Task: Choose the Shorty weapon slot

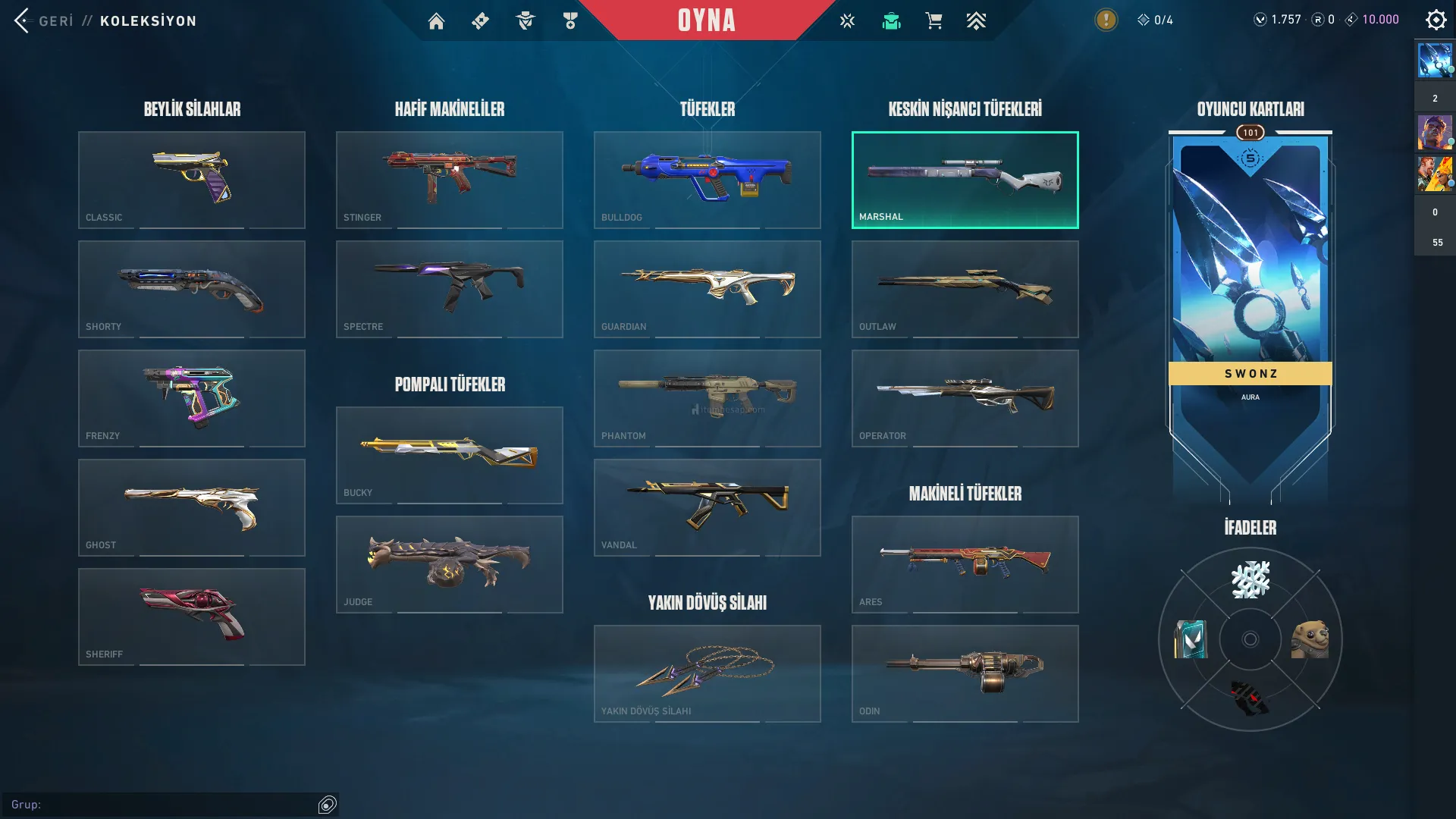Action: pyautogui.click(x=192, y=289)
